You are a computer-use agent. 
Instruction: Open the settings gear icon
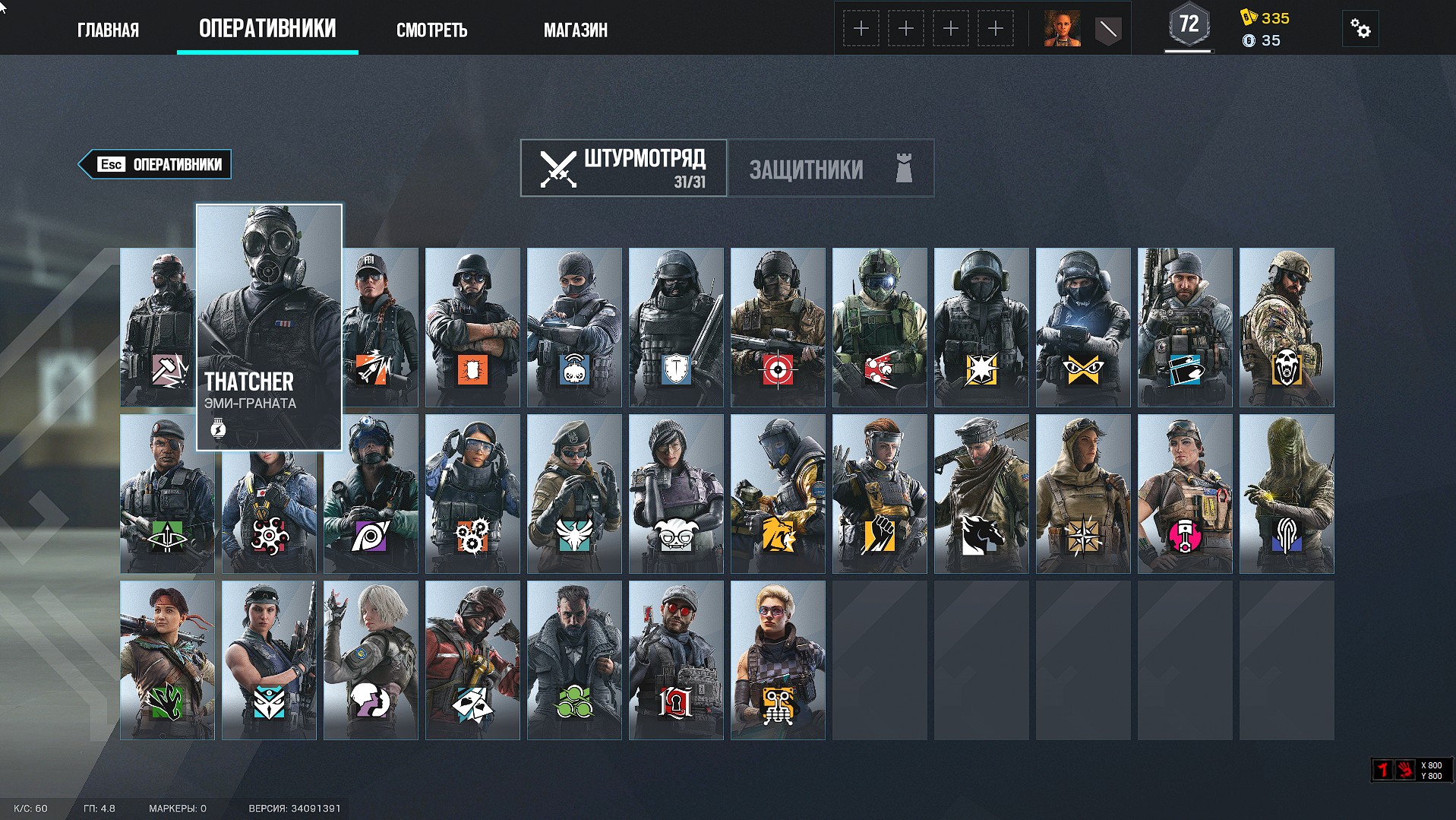pyautogui.click(x=1360, y=28)
